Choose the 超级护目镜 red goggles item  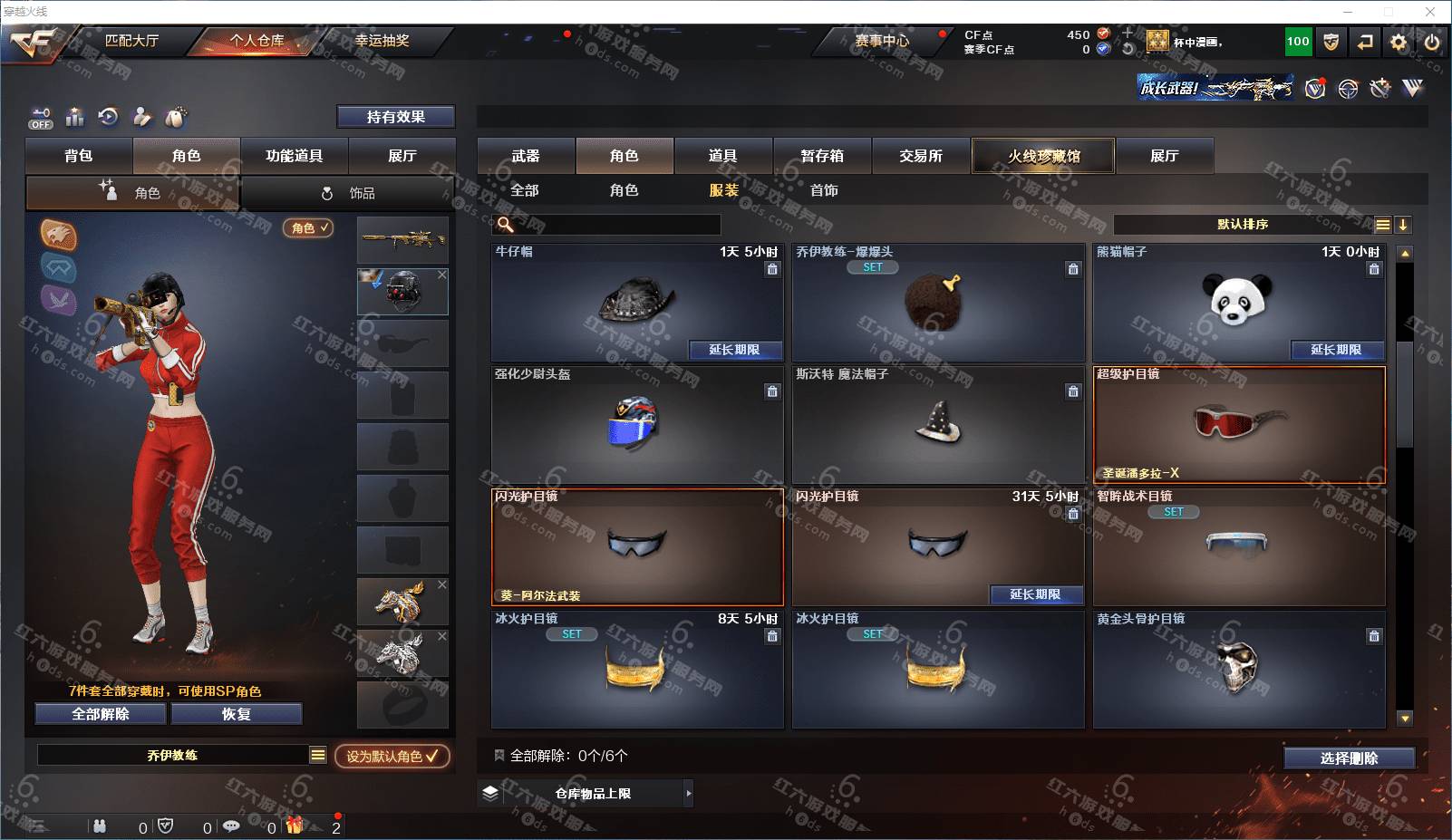[1238, 424]
